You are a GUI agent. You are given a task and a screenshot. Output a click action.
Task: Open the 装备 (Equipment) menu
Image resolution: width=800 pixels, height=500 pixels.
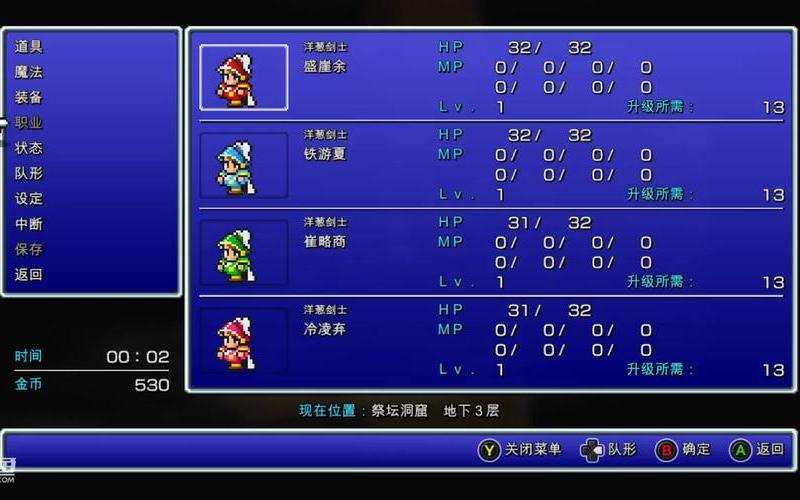[29, 97]
